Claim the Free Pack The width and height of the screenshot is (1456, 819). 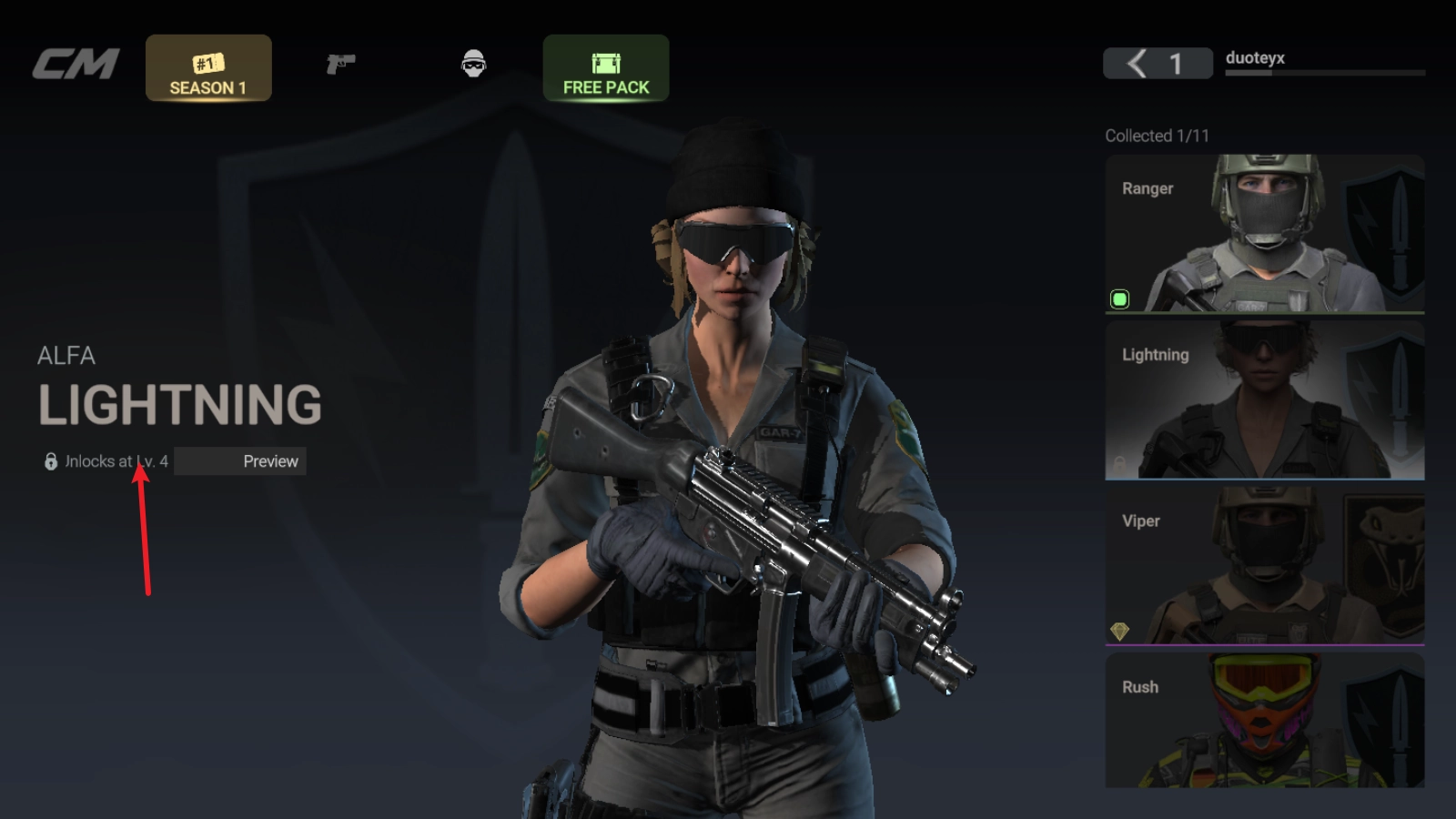click(x=606, y=68)
